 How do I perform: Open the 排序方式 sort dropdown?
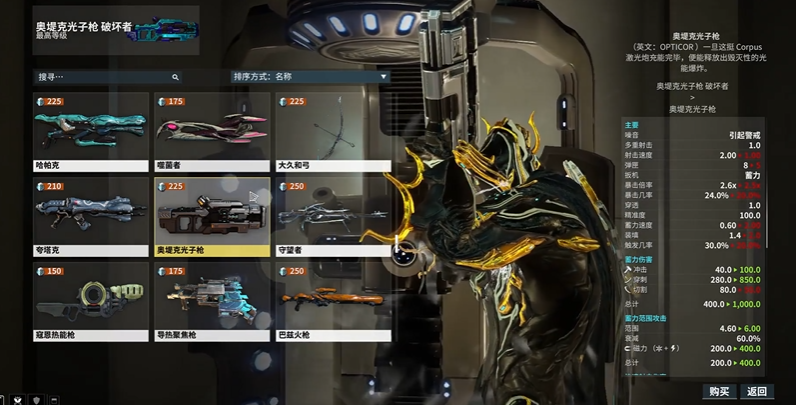point(310,76)
